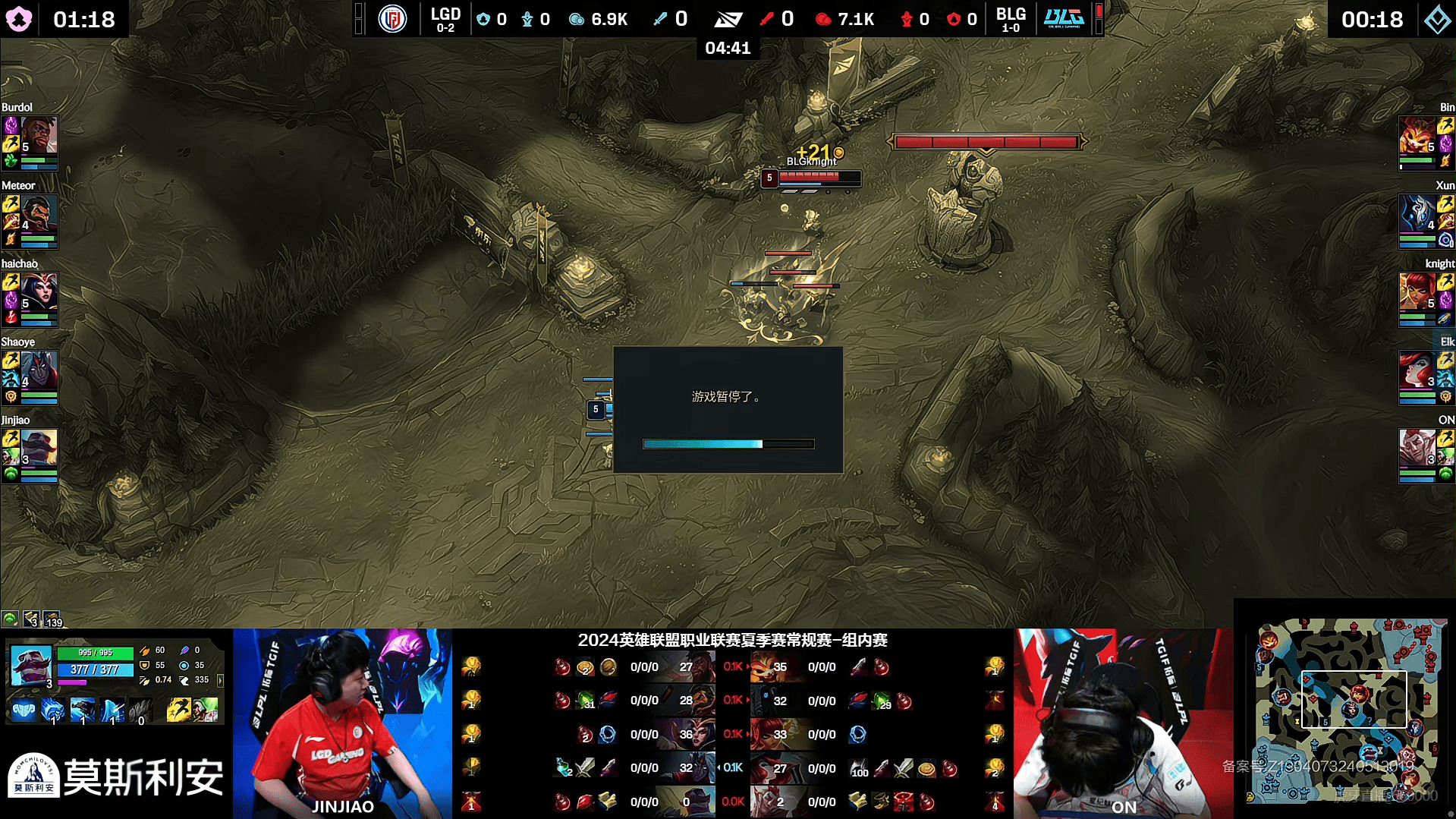The image size is (1456, 819).
Task: Select Jinjiao's champion portrait
Action: point(39,449)
